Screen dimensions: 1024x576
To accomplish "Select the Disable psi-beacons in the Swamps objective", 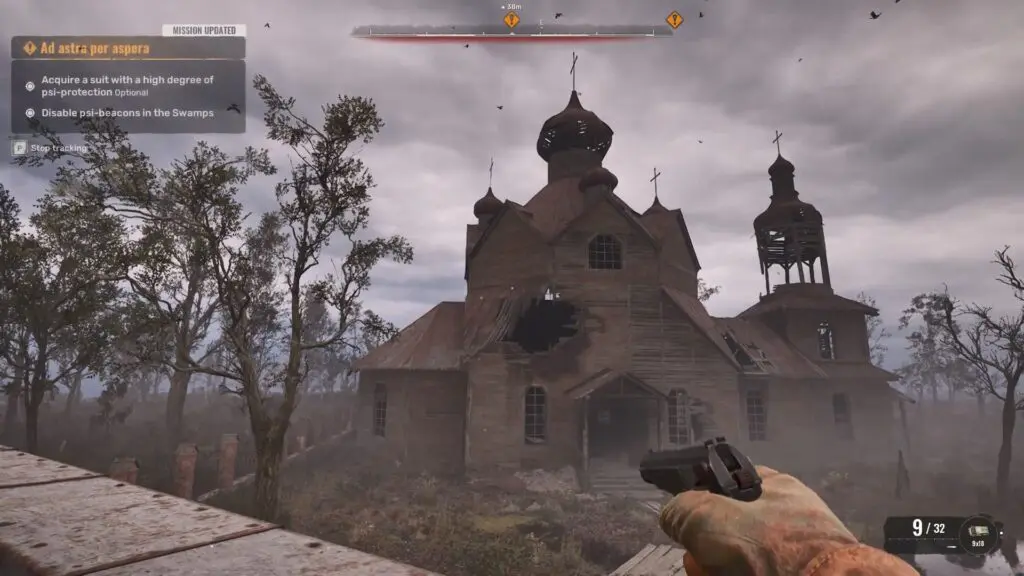I will point(127,113).
